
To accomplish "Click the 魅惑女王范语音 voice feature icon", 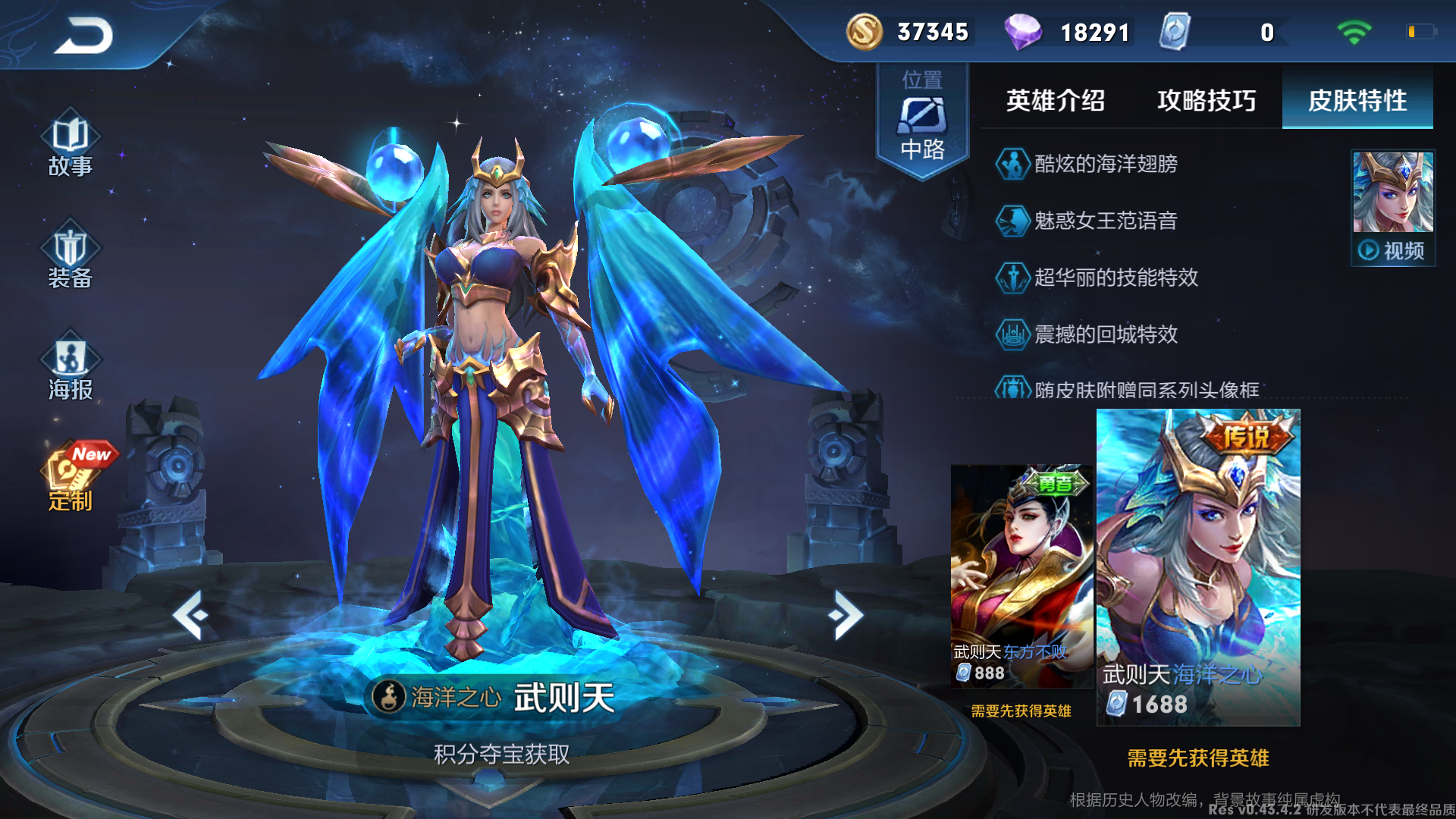I will click(x=1012, y=221).
